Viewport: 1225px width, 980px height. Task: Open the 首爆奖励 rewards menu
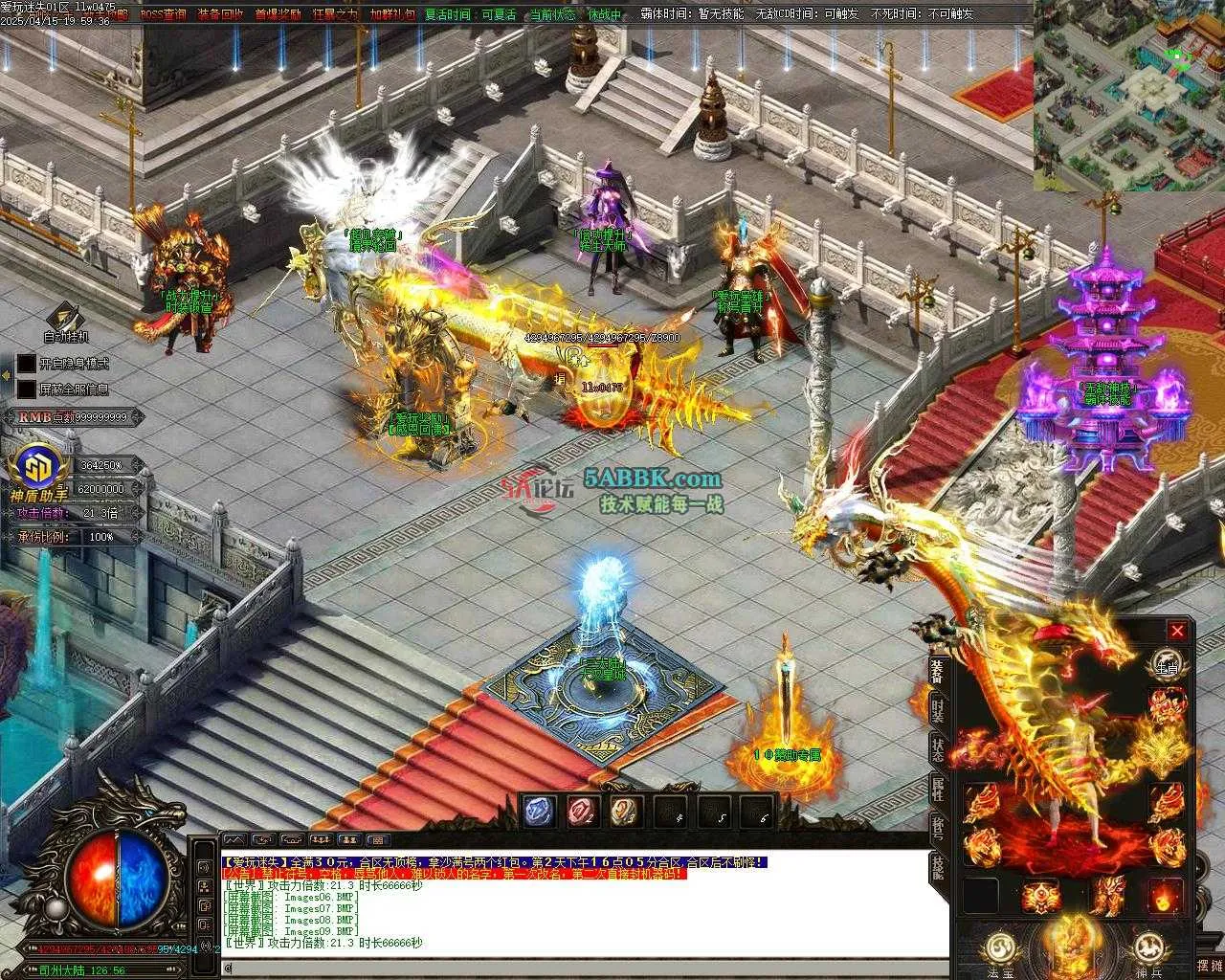coord(278,14)
